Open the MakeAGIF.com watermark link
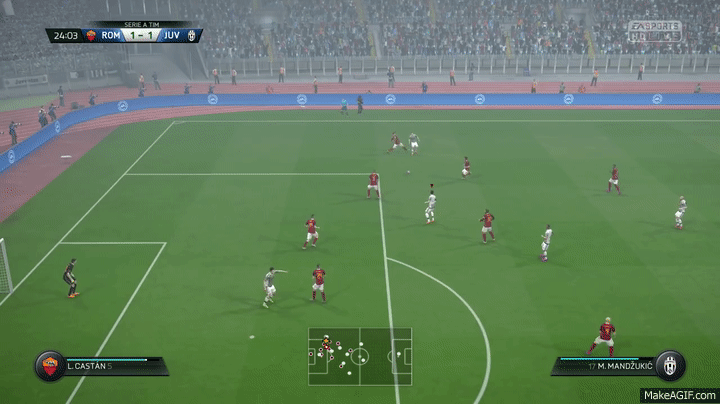This screenshot has width=720, height=404. (680, 395)
